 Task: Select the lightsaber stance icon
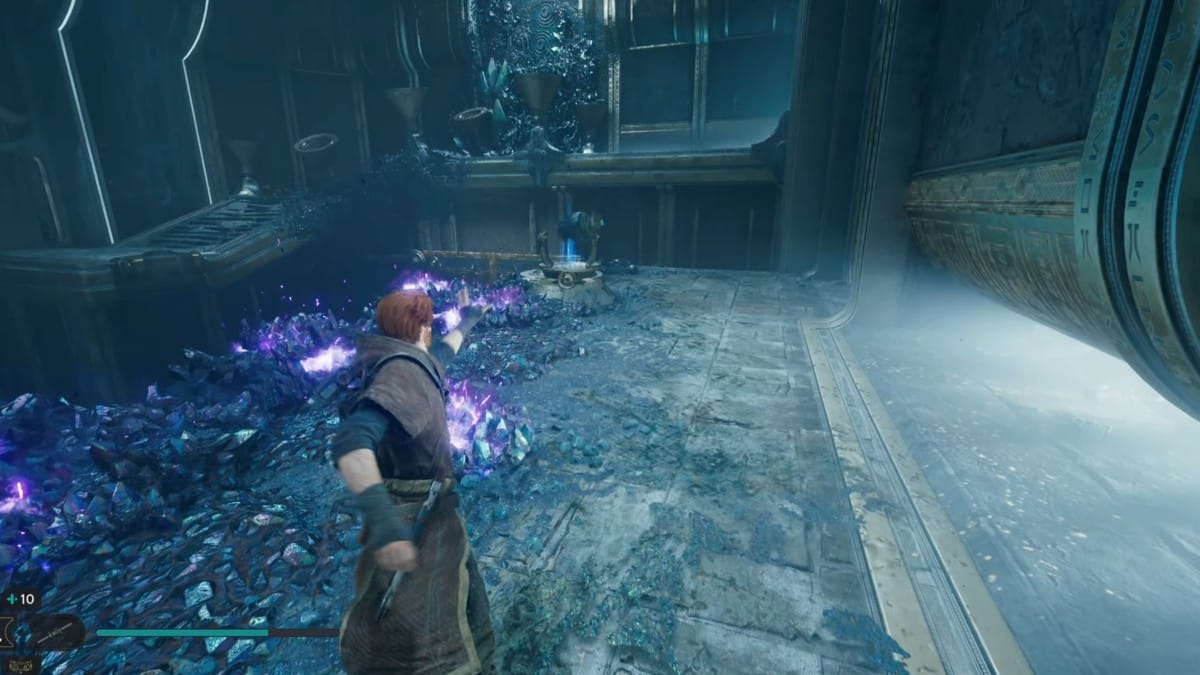coord(55,632)
